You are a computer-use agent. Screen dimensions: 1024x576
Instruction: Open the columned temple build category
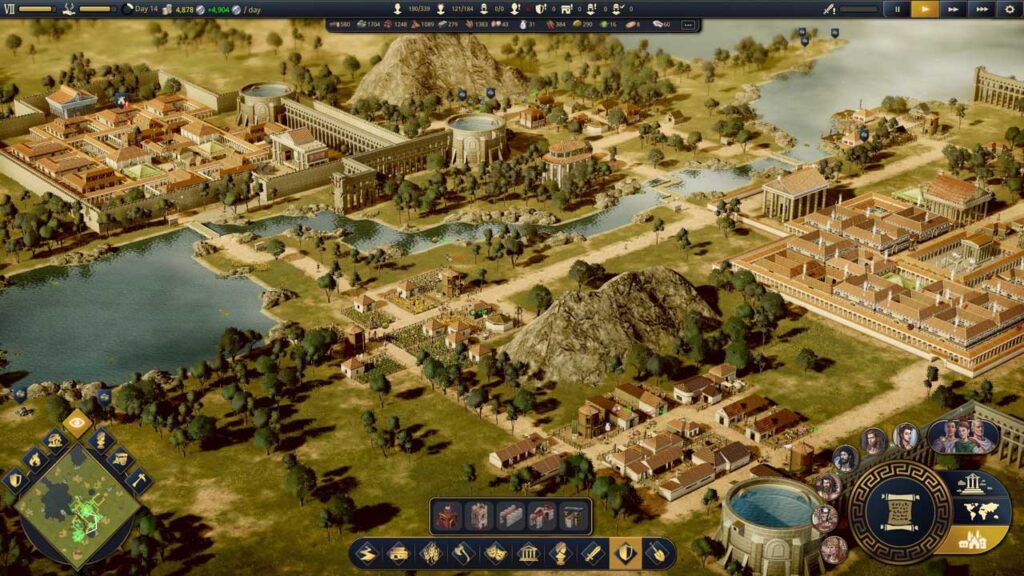point(528,553)
